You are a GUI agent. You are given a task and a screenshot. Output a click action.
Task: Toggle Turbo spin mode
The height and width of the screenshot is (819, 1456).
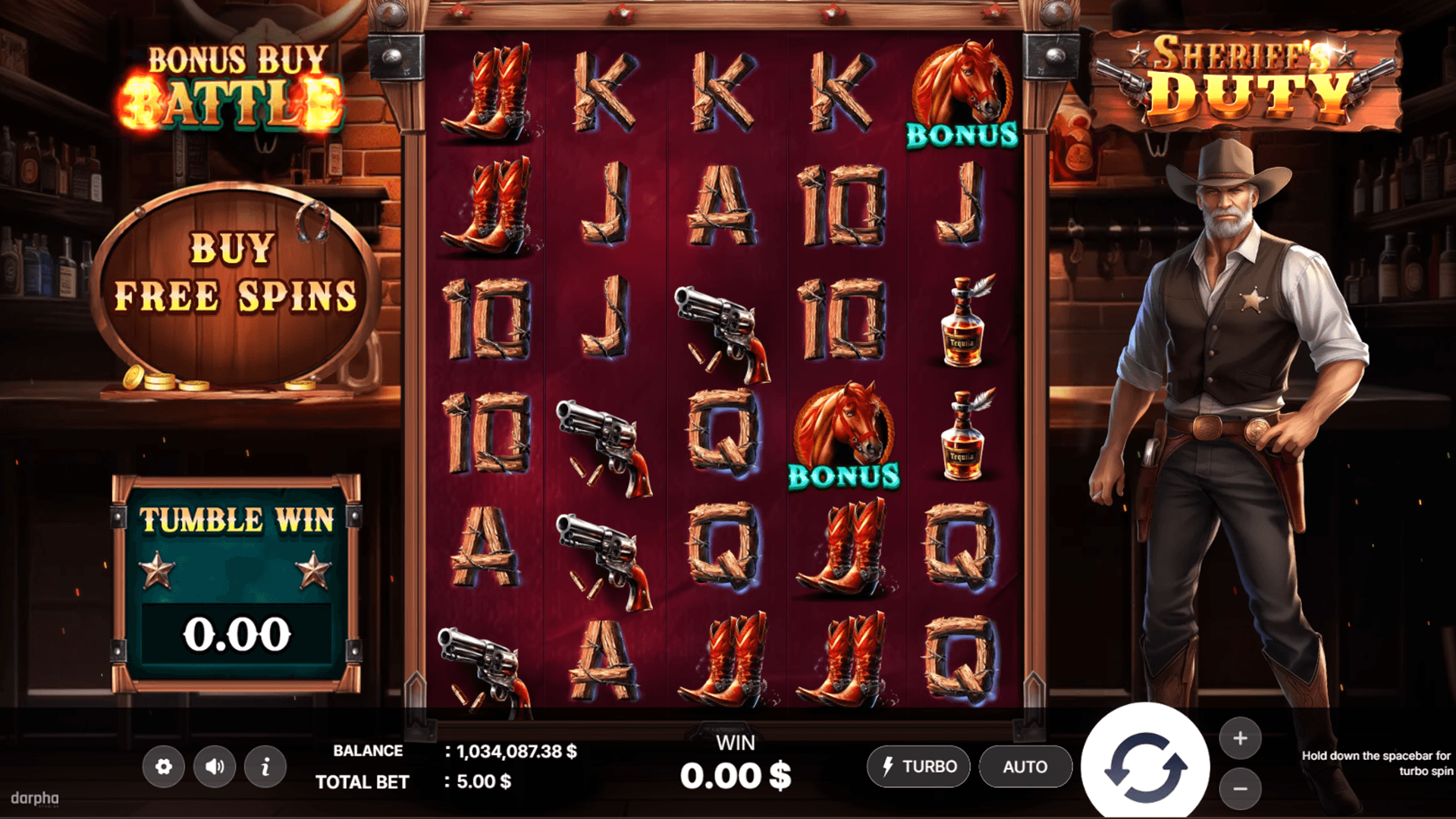(919, 767)
